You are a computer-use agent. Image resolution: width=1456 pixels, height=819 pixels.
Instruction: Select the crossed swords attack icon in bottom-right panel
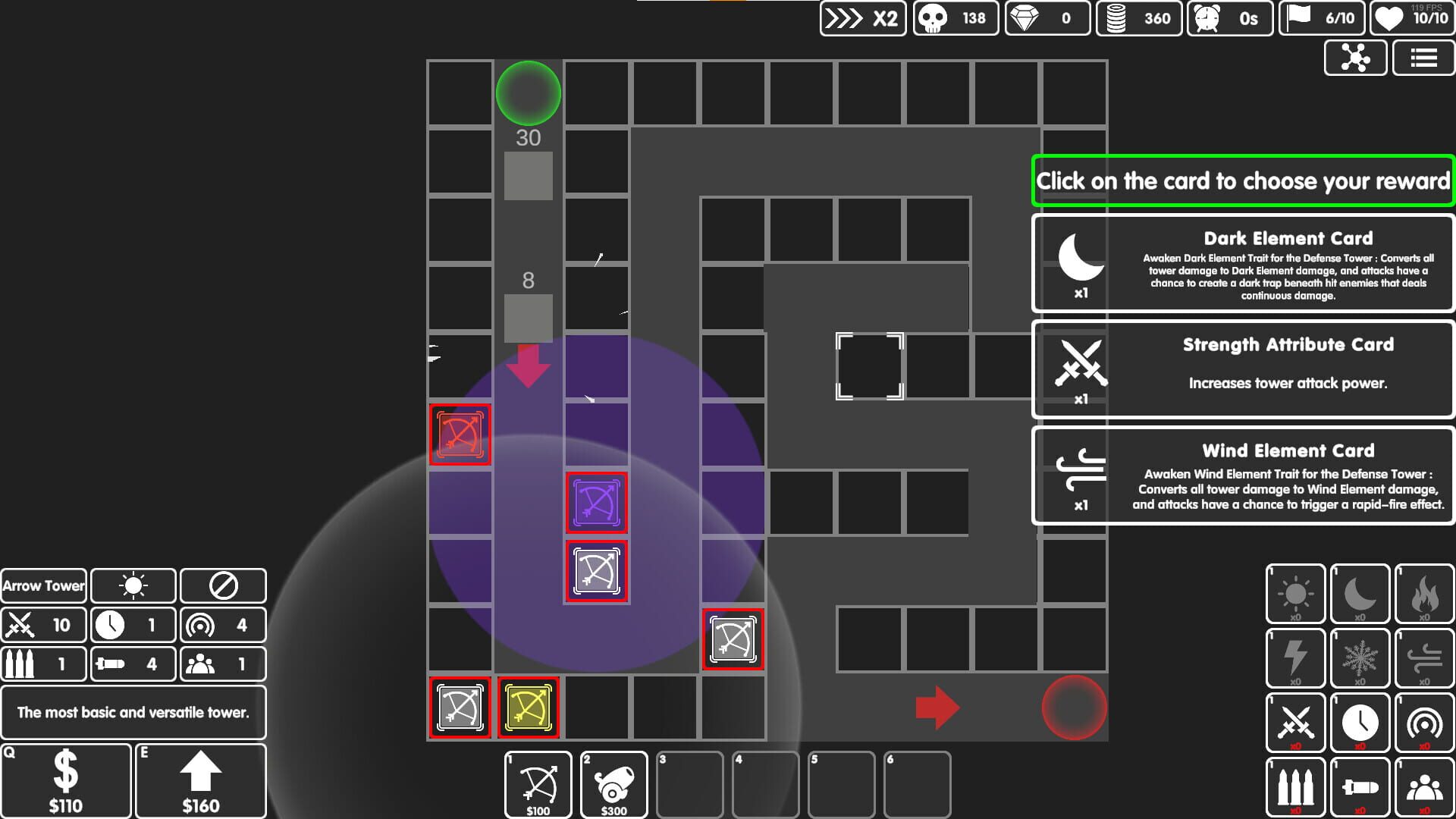point(1295,722)
